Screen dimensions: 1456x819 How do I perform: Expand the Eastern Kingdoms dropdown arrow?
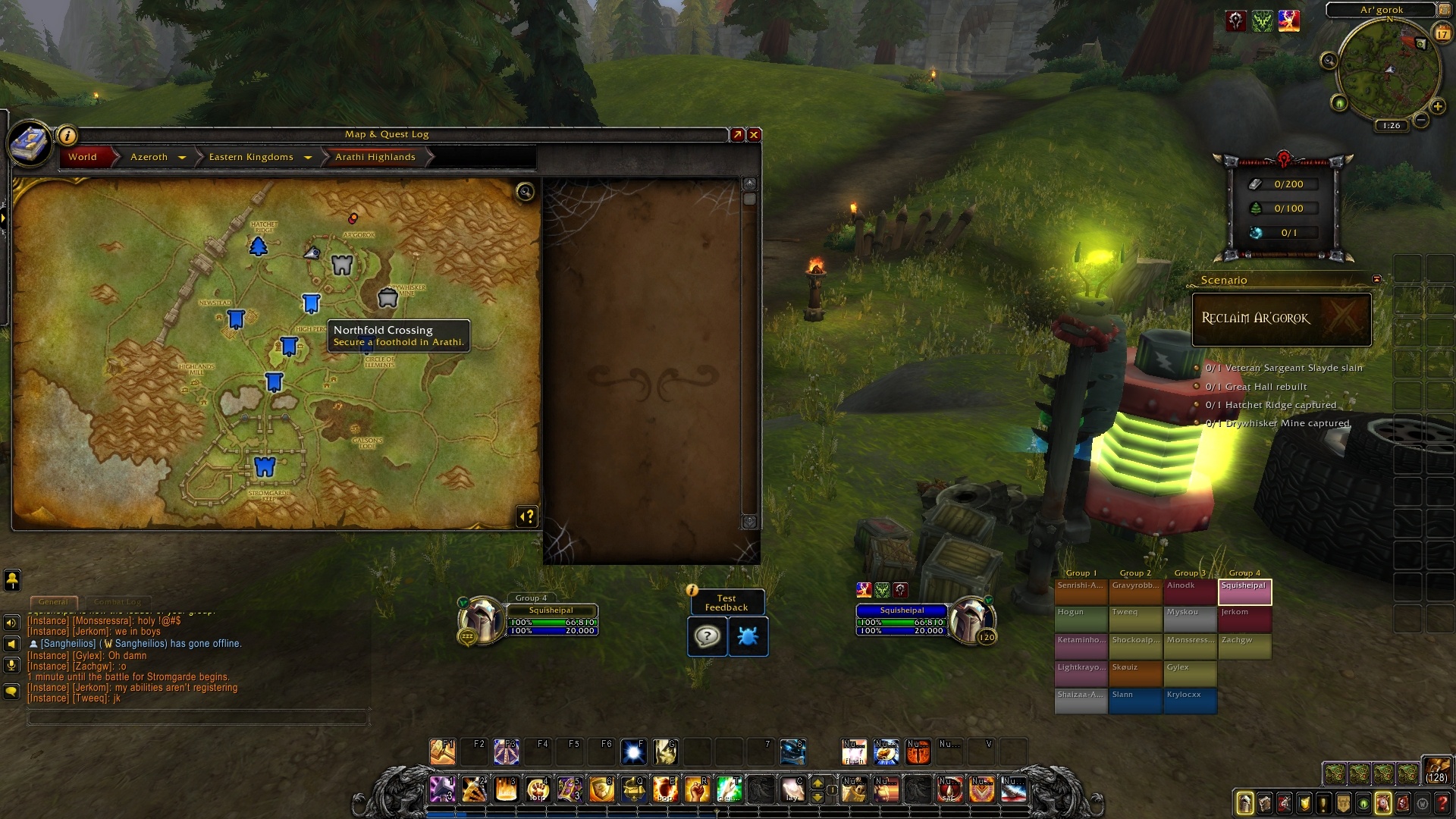tap(308, 157)
